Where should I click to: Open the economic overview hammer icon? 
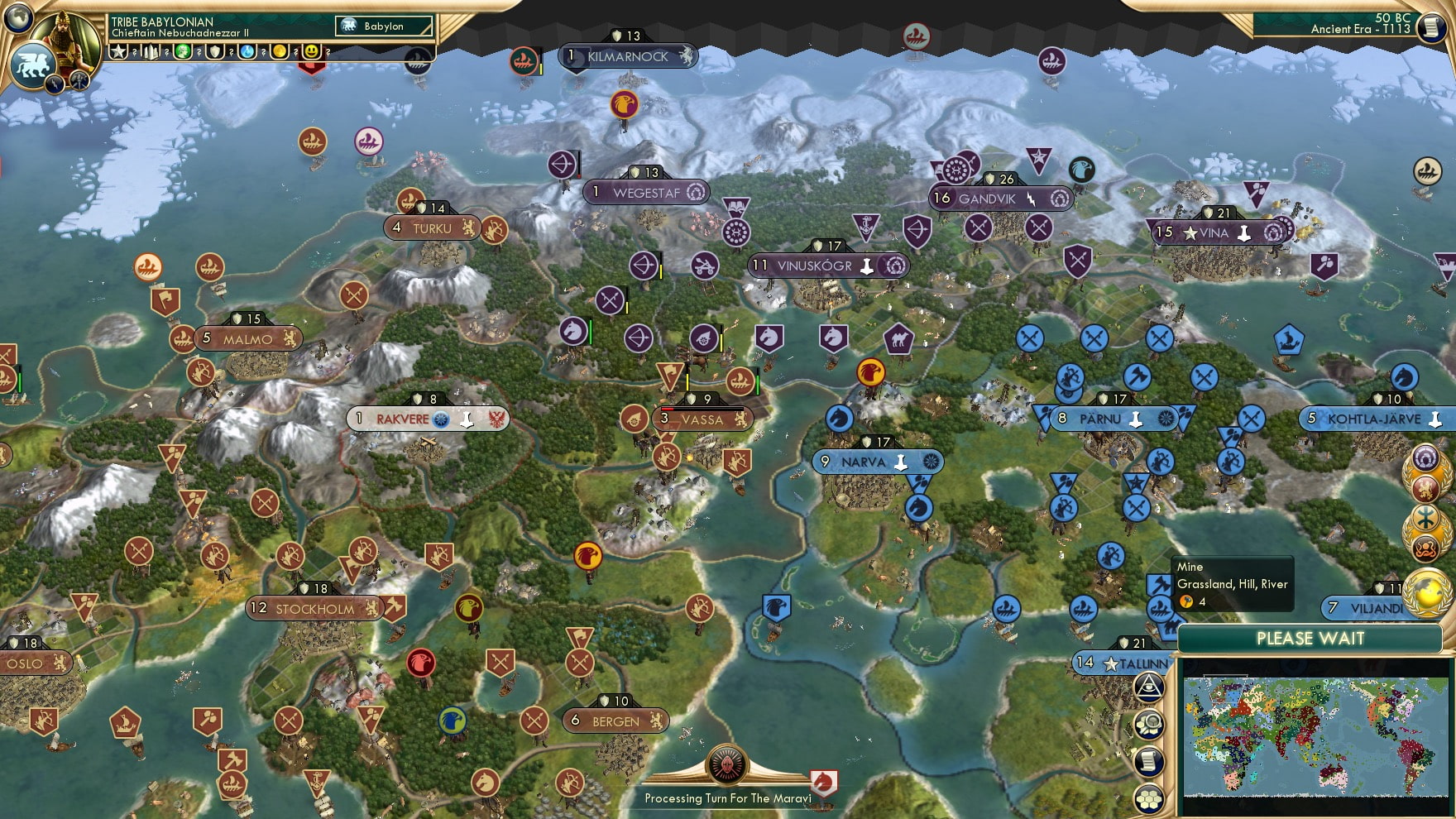coord(78,84)
